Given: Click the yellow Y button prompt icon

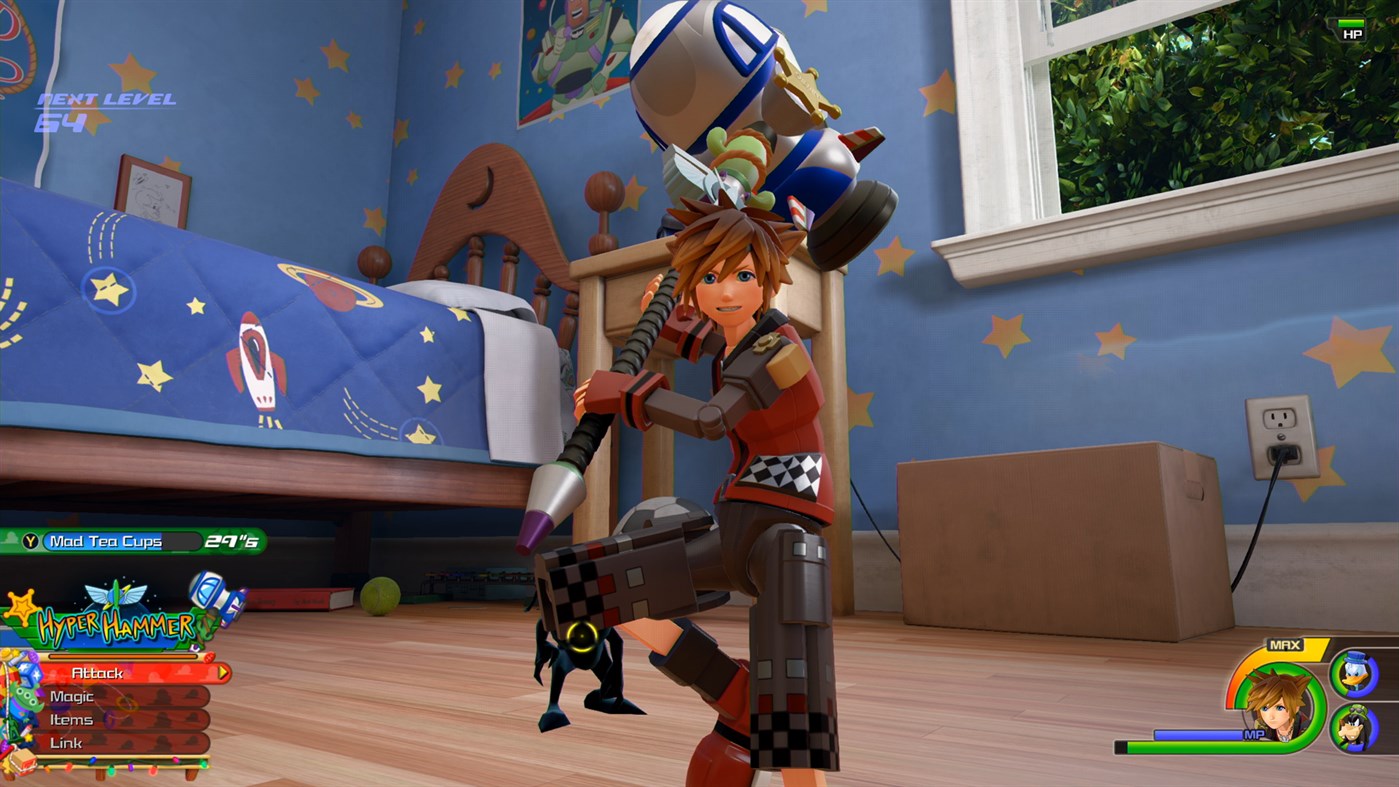Looking at the screenshot, I should 31,539.
